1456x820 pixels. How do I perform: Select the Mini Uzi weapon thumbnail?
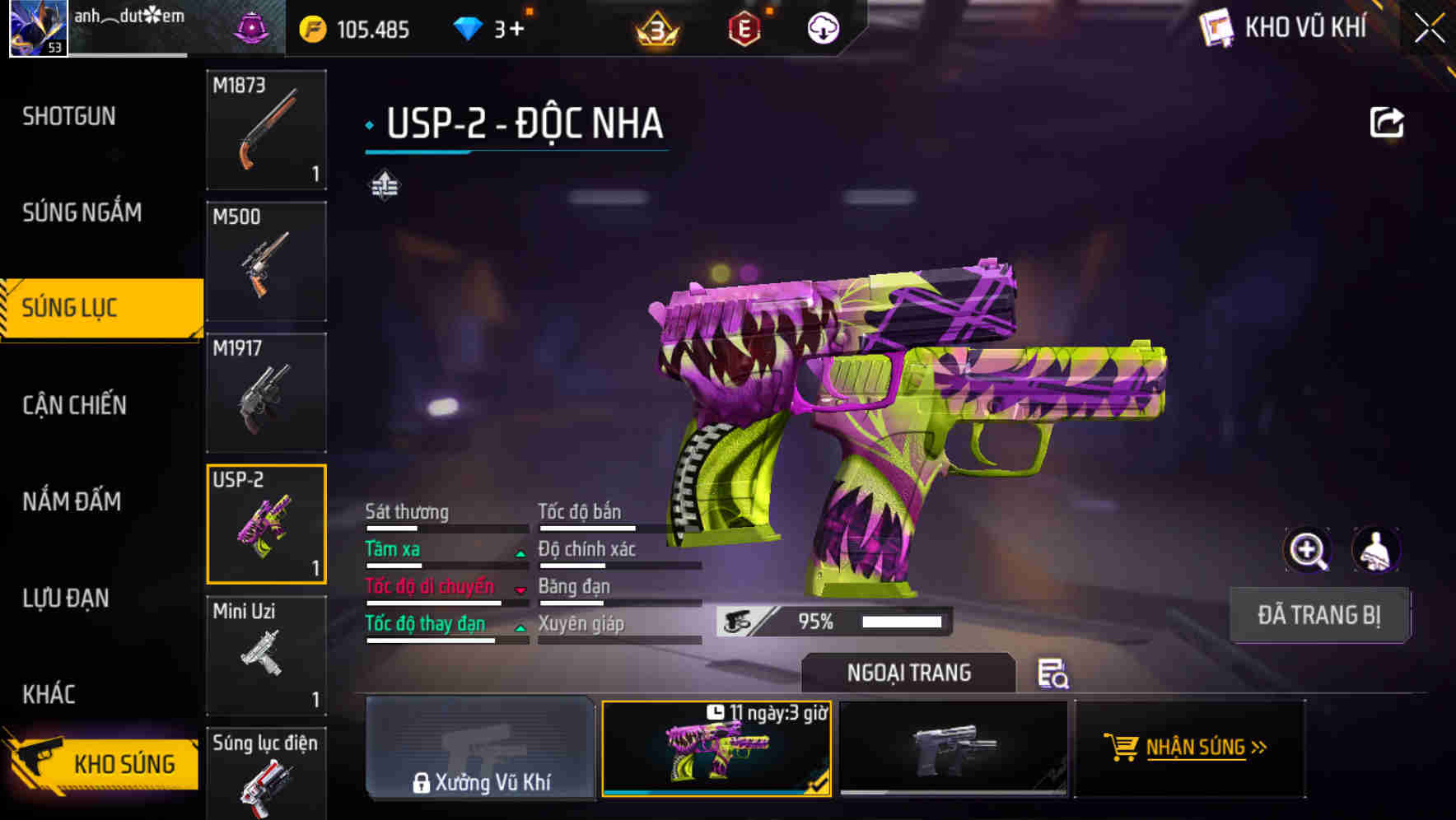(x=266, y=655)
